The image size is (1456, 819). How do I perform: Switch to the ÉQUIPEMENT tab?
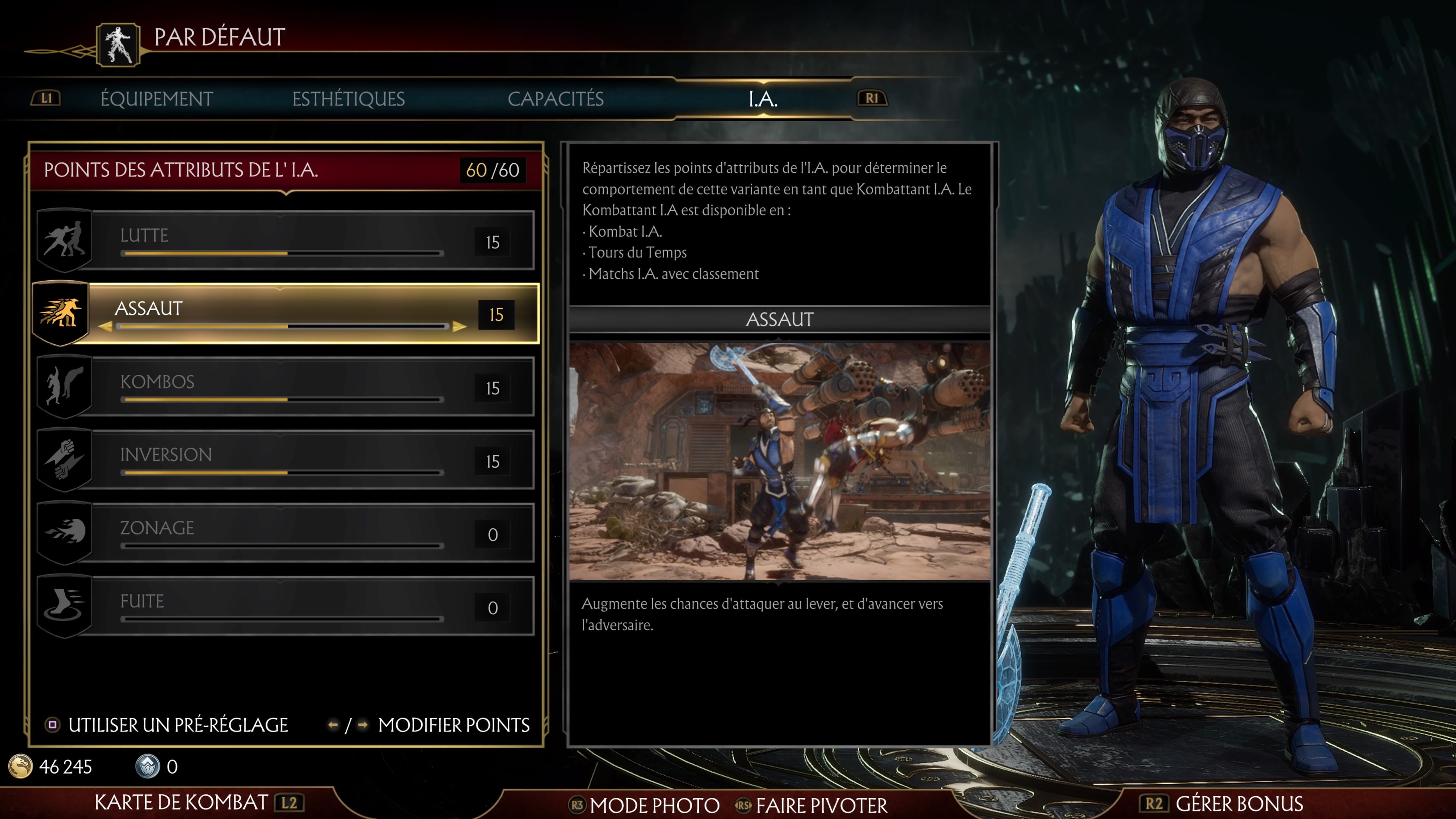157,98
